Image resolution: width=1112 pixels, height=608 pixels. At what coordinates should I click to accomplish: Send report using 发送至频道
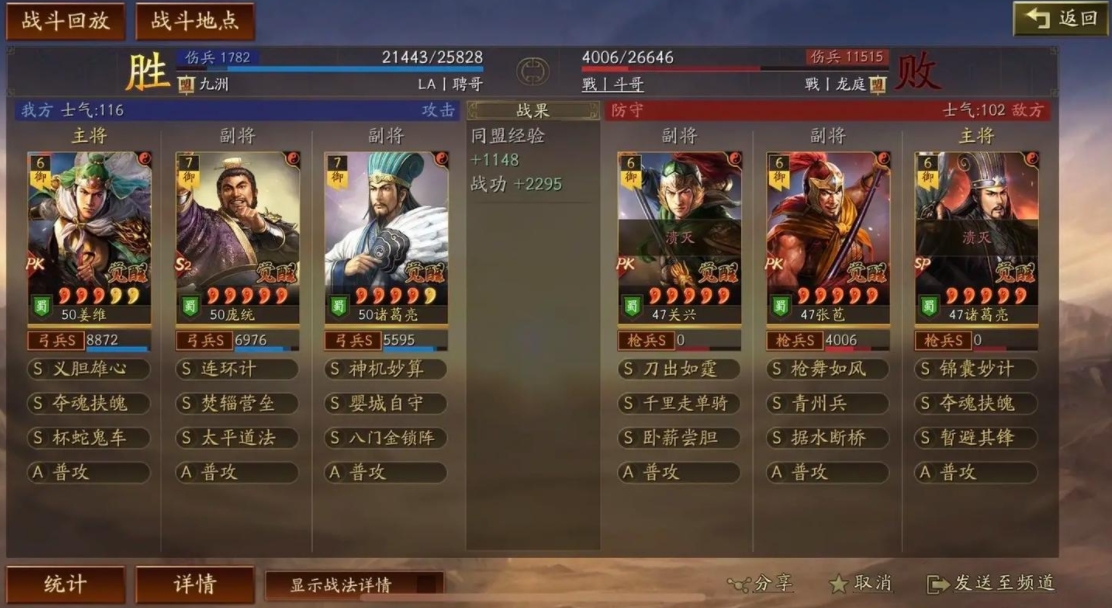[991, 583]
